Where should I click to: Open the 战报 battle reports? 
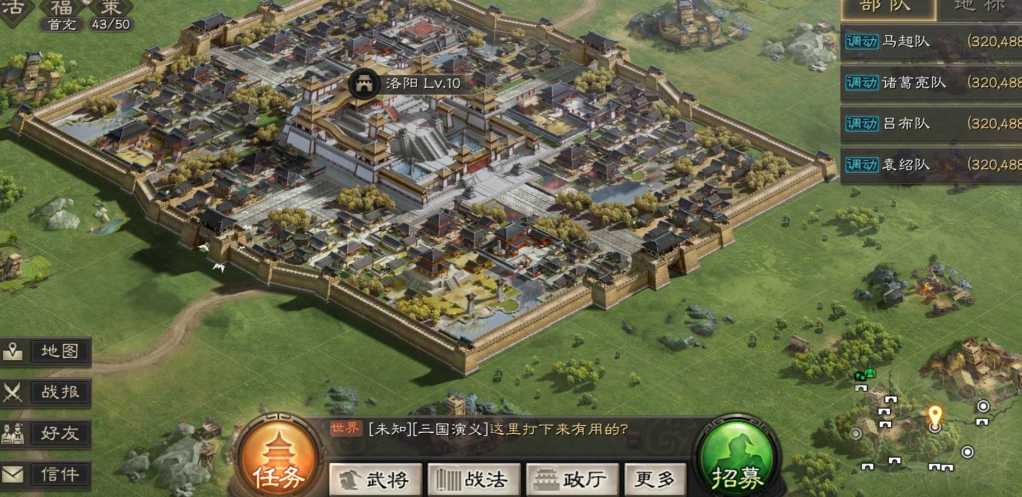[47, 393]
